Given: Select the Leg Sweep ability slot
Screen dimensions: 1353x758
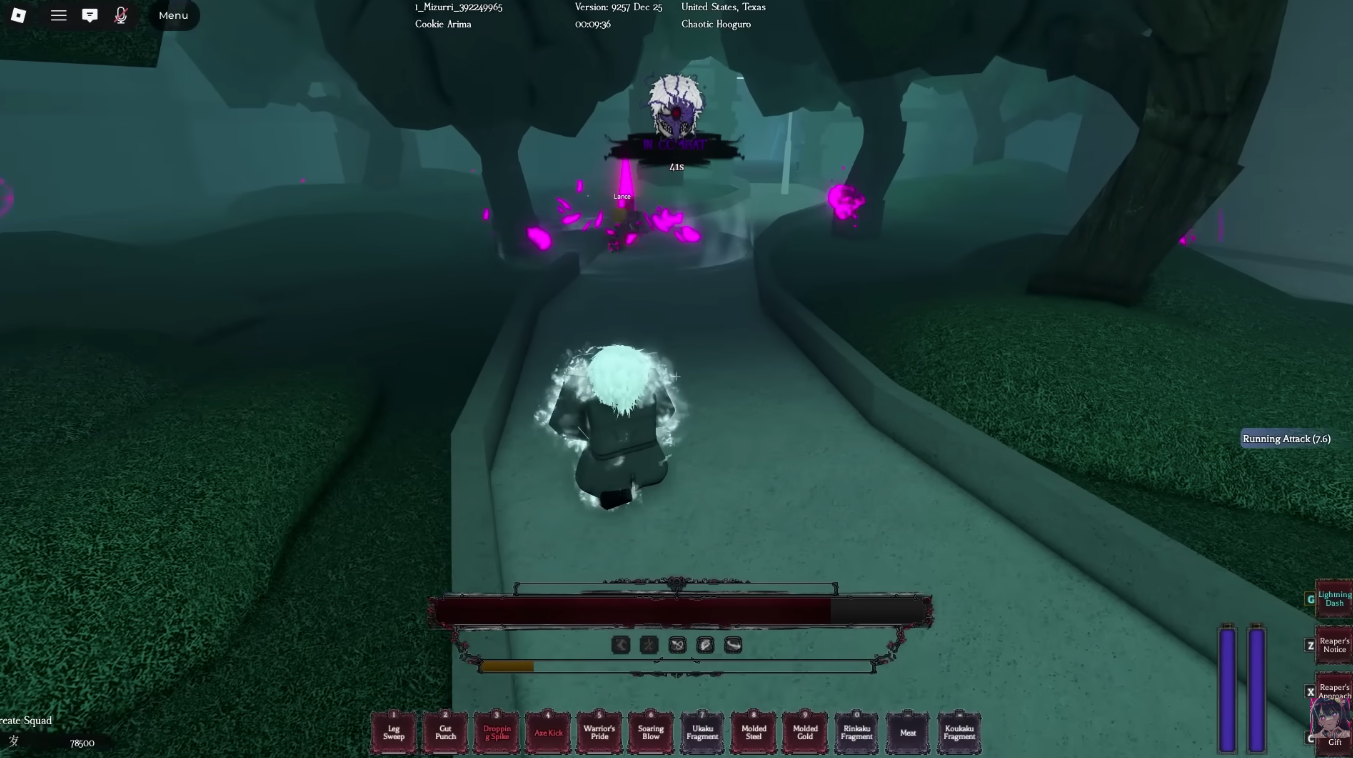Looking at the screenshot, I should pyautogui.click(x=394, y=732).
